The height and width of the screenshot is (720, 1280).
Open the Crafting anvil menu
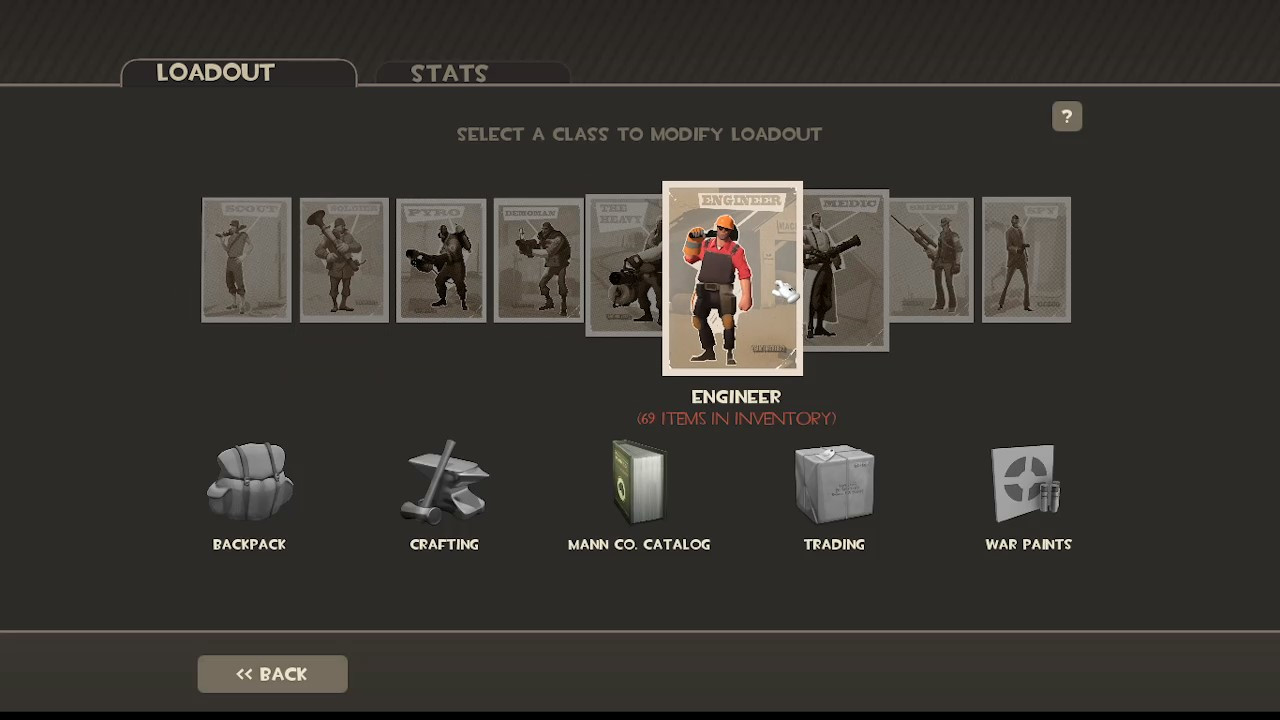coord(444,490)
